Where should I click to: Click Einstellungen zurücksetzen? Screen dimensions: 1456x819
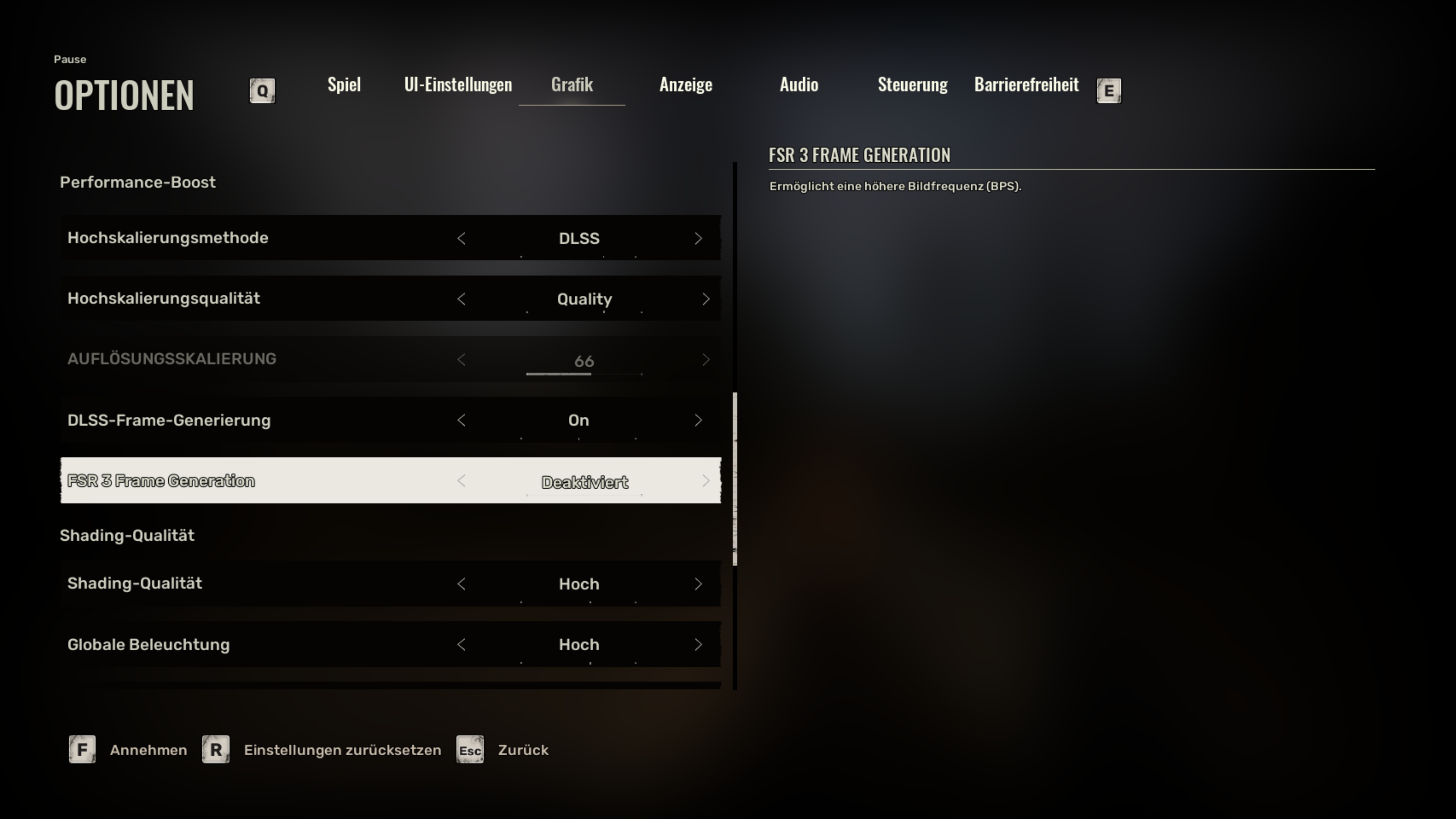coord(342,750)
